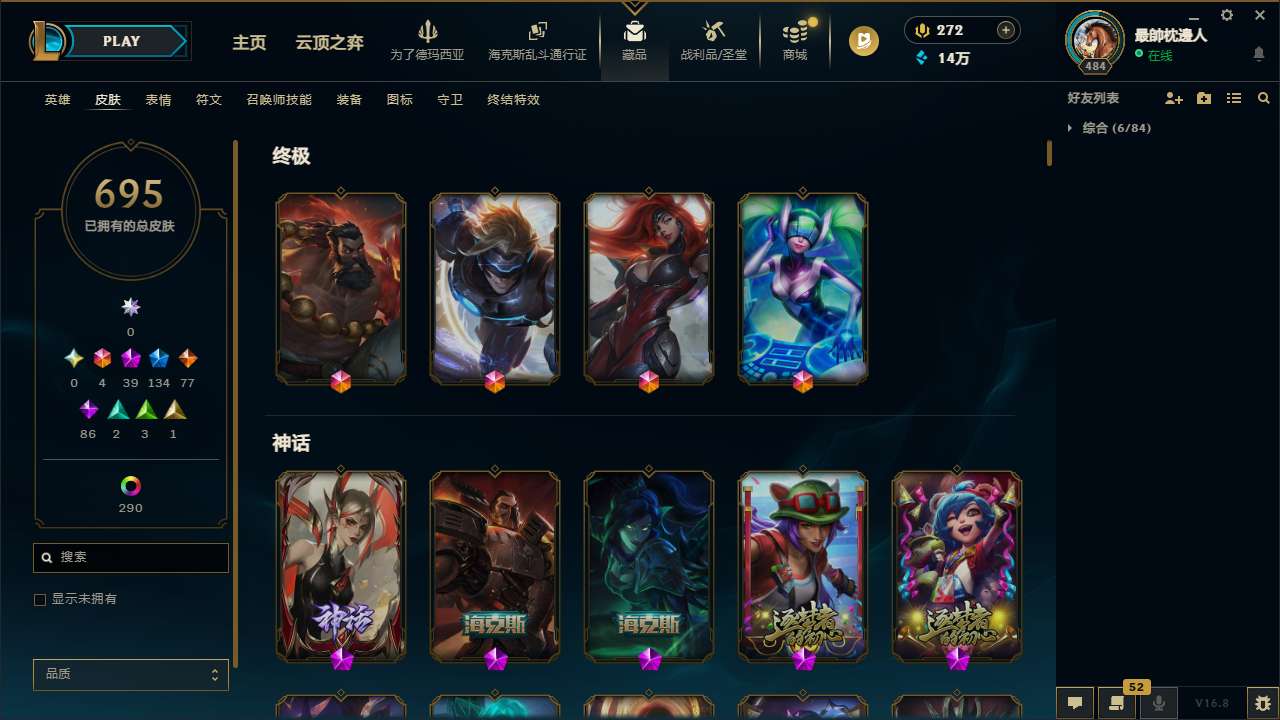Viewport: 1280px width, 720px height.
Task: Open the chat bubble icon in bottom bar
Action: [x=1073, y=704]
